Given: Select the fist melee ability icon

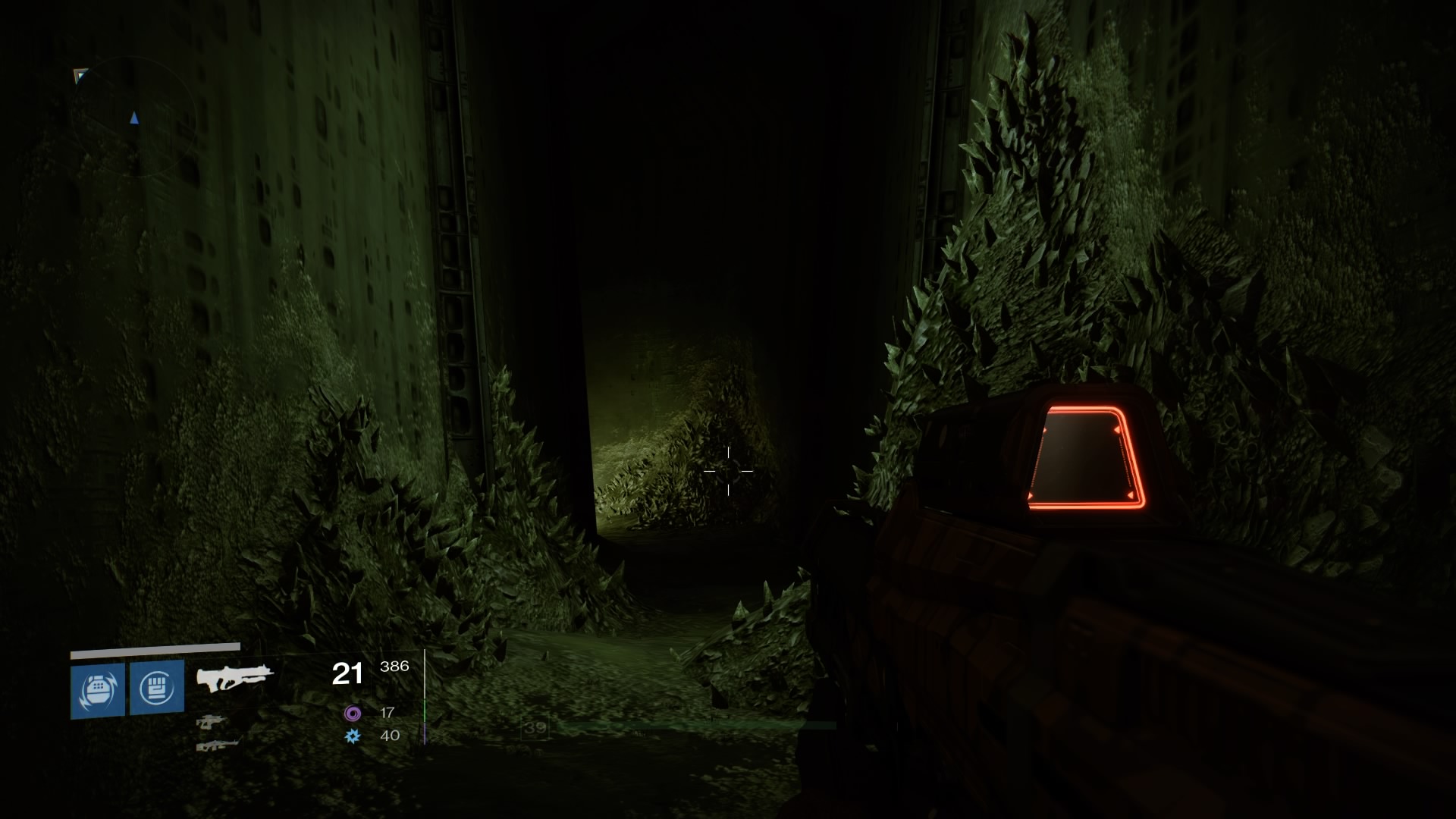Looking at the screenshot, I should tap(157, 687).
